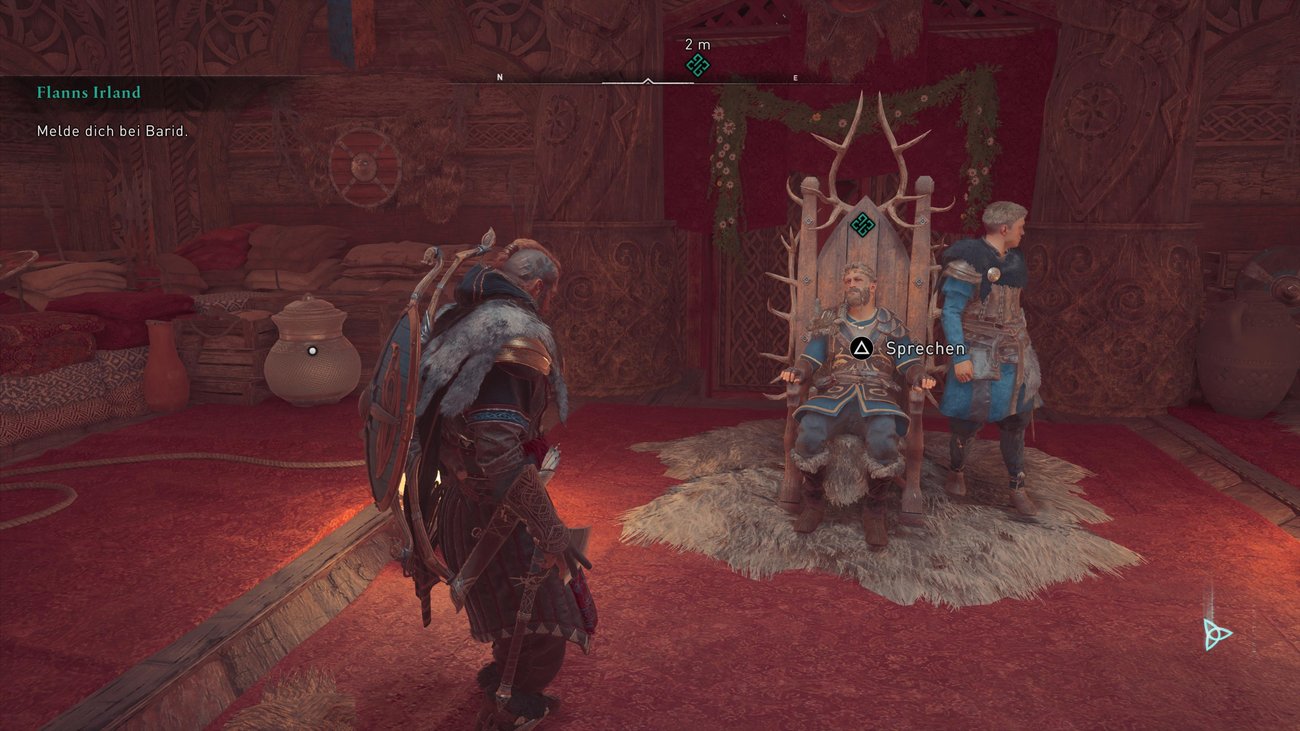Click the glowing triquetra icon

tap(1216, 633)
